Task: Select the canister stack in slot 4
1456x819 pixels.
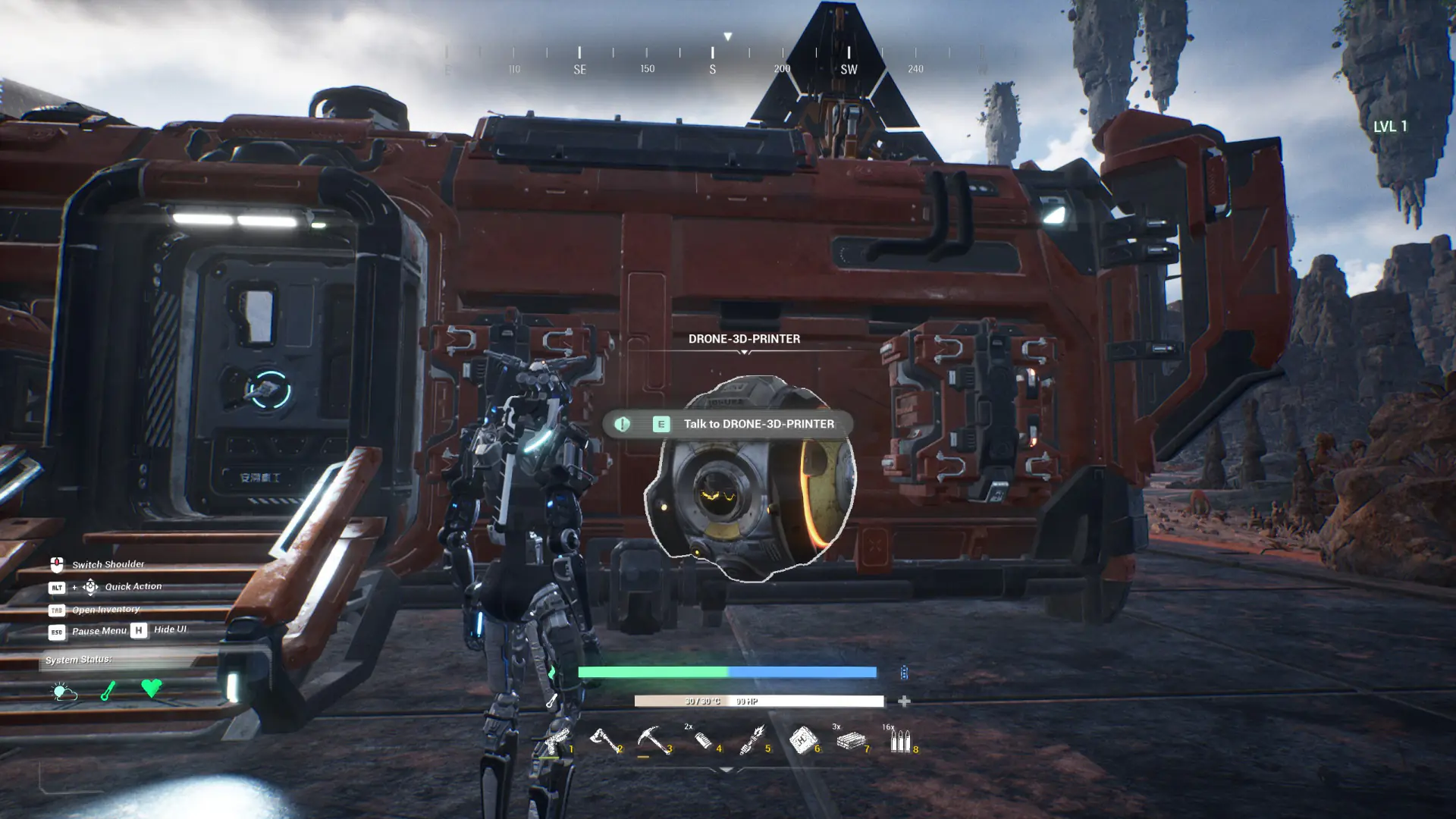Action: [703, 741]
